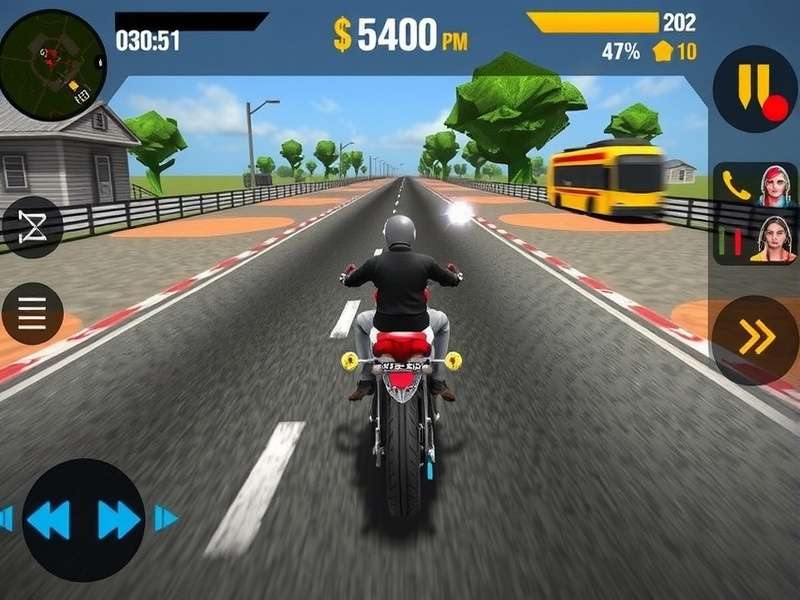
Task: Steer right with the blue double-arrow
Action: point(119,519)
